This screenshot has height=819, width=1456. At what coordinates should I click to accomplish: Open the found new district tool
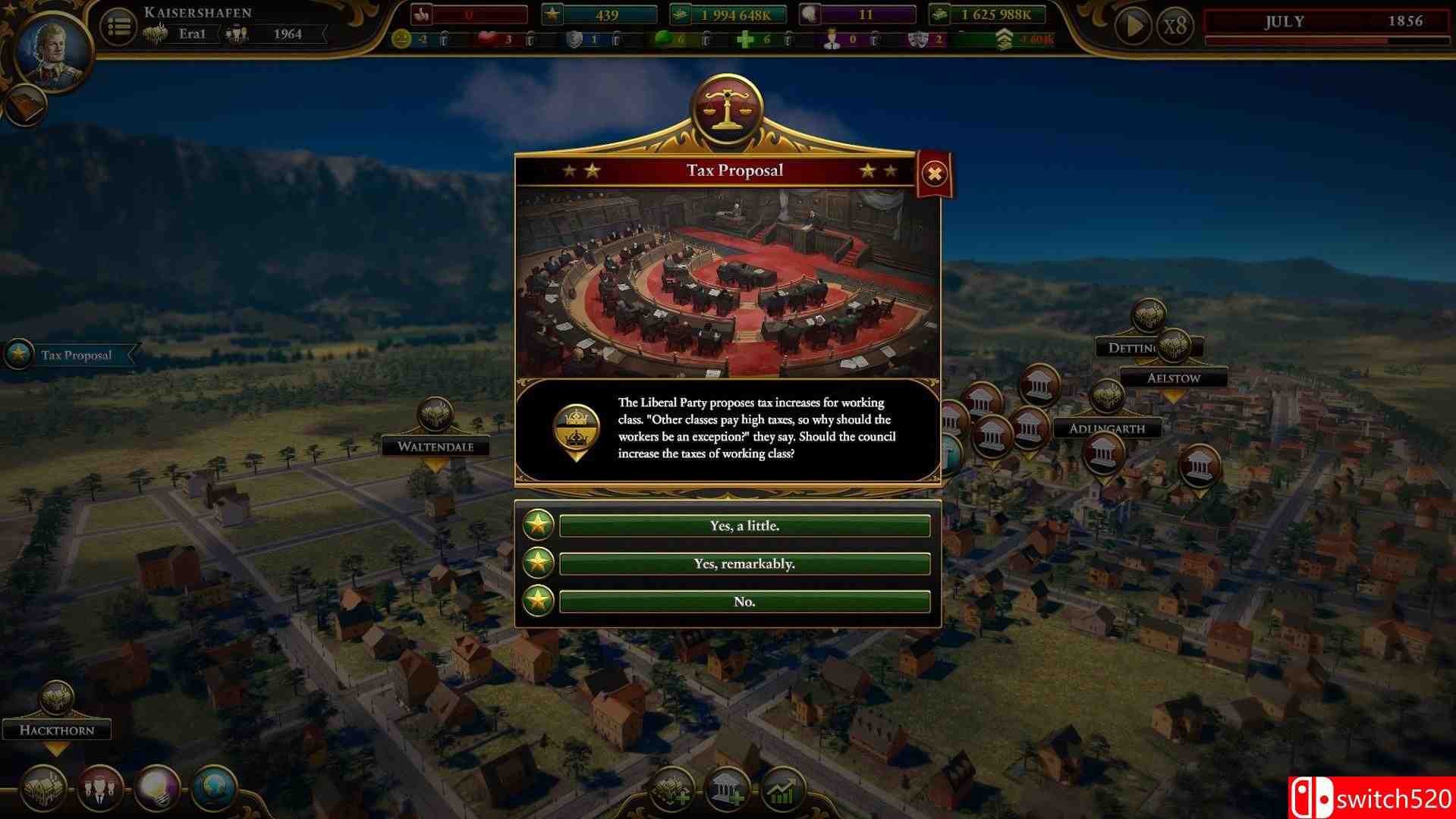[674, 789]
